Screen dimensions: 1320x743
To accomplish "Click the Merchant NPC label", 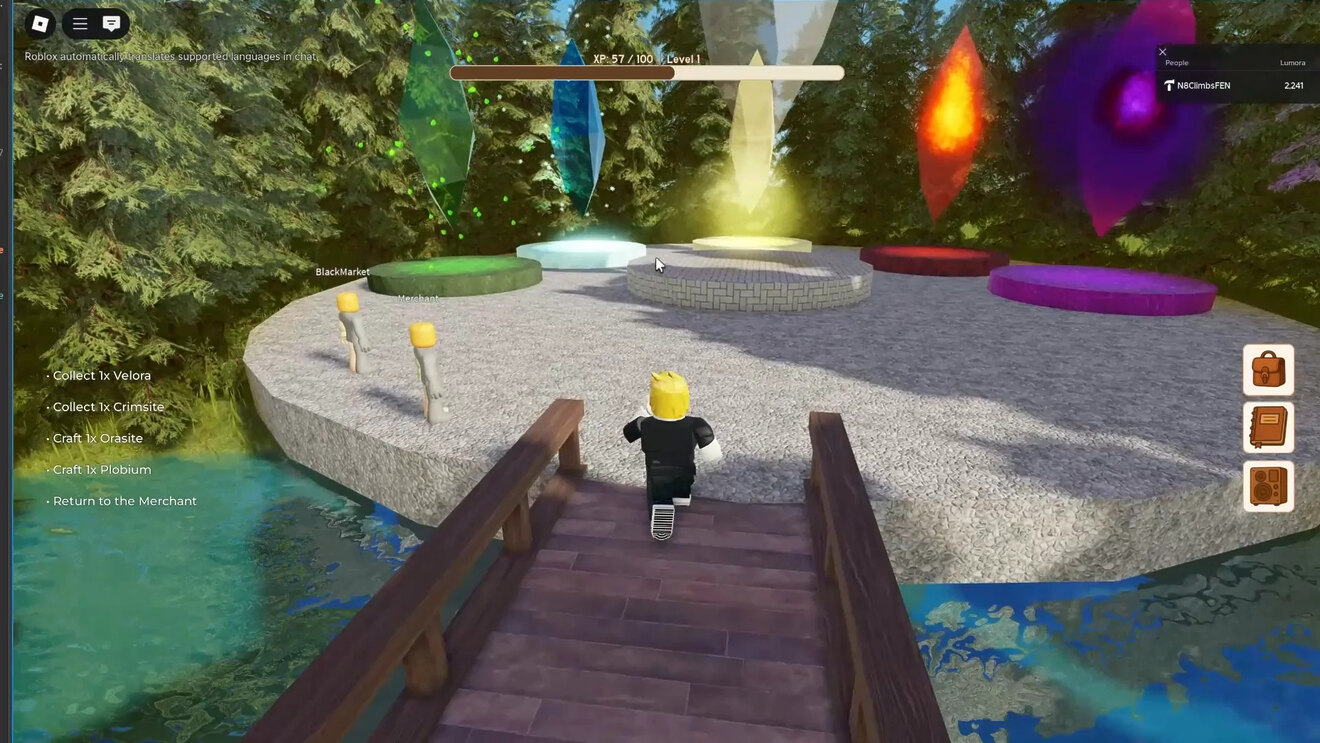I will 419,297.
